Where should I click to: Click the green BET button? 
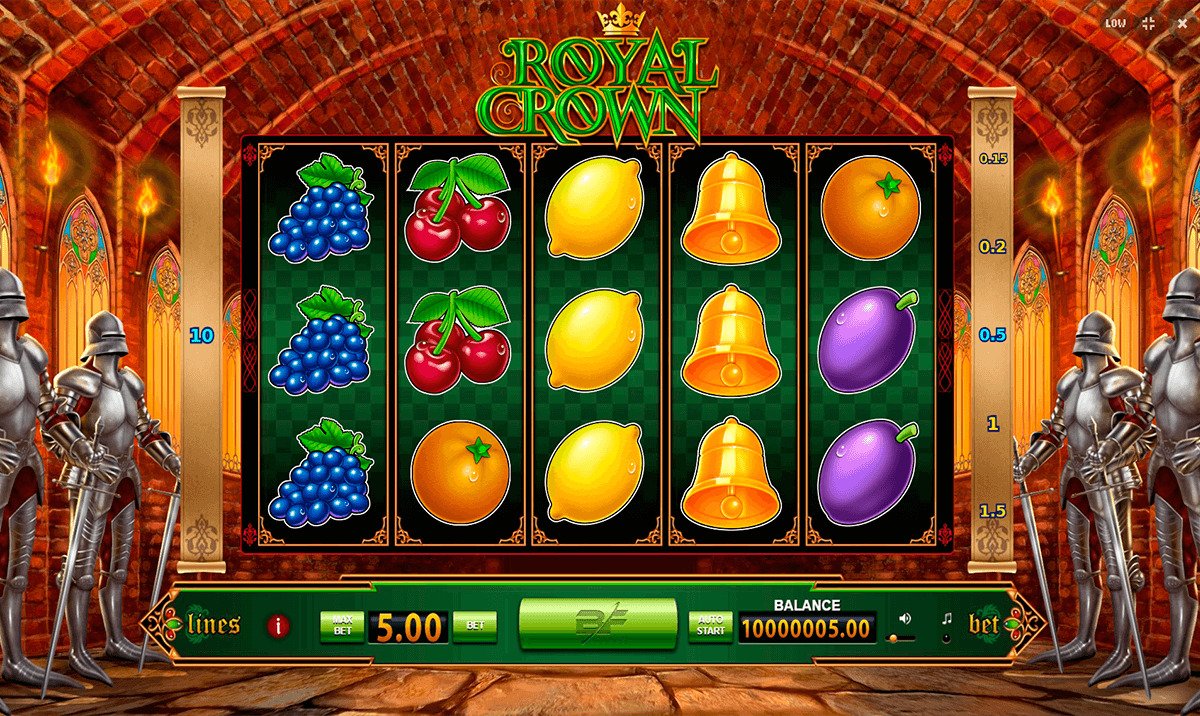click(475, 626)
